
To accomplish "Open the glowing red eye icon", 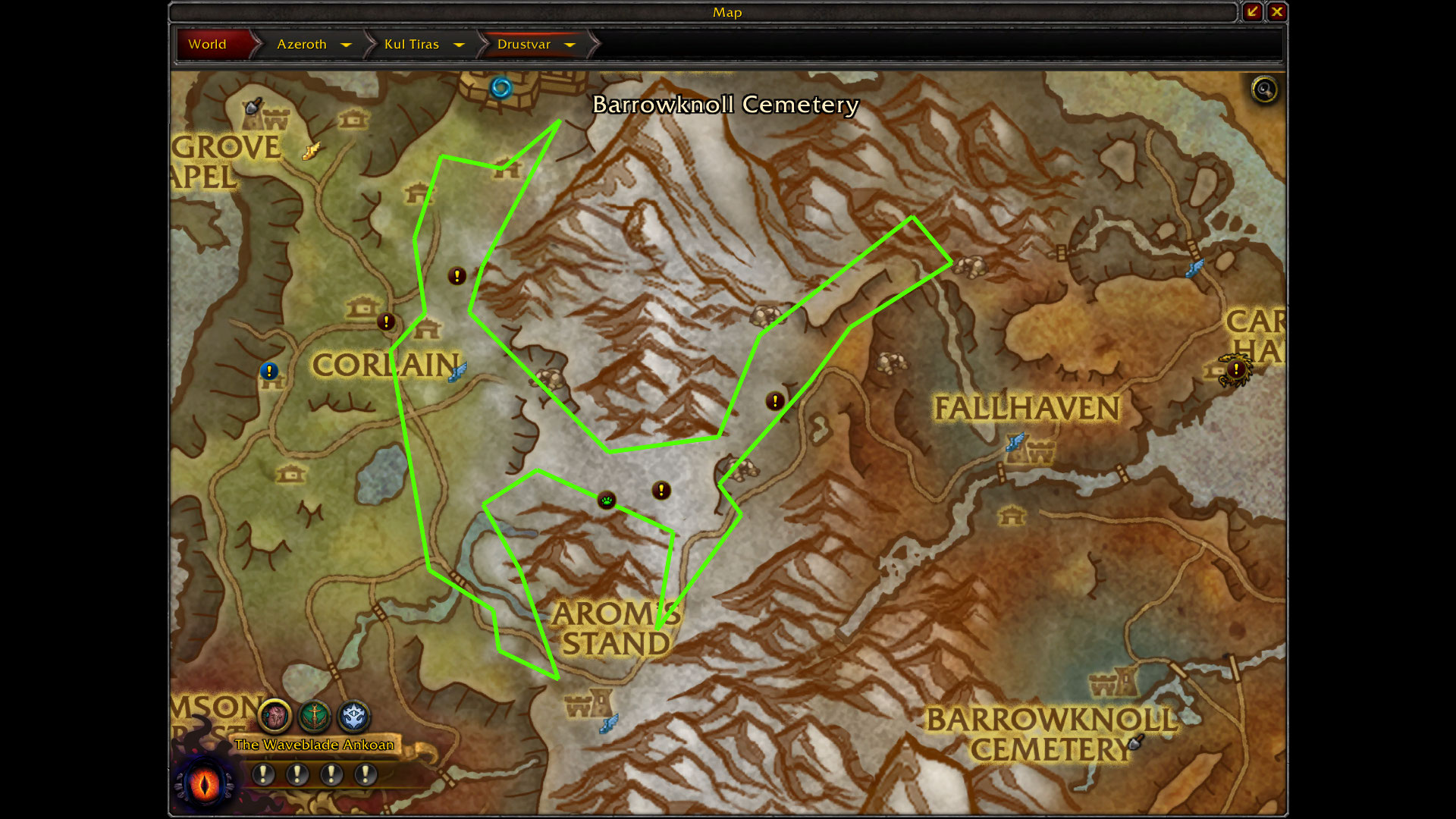I will pyautogui.click(x=205, y=783).
